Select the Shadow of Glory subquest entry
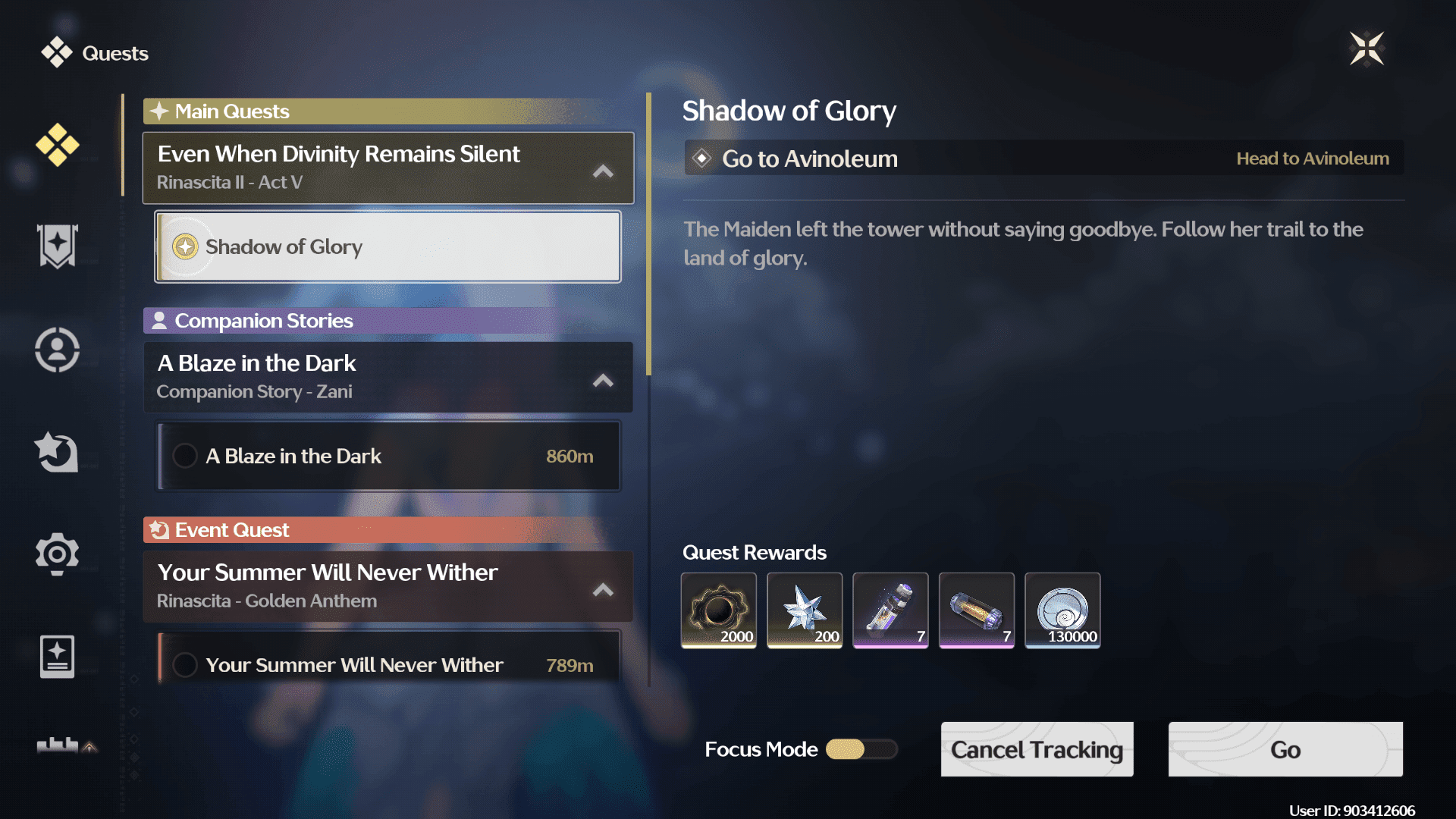The width and height of the screenshot is (1456, 819). pos(388,246)
